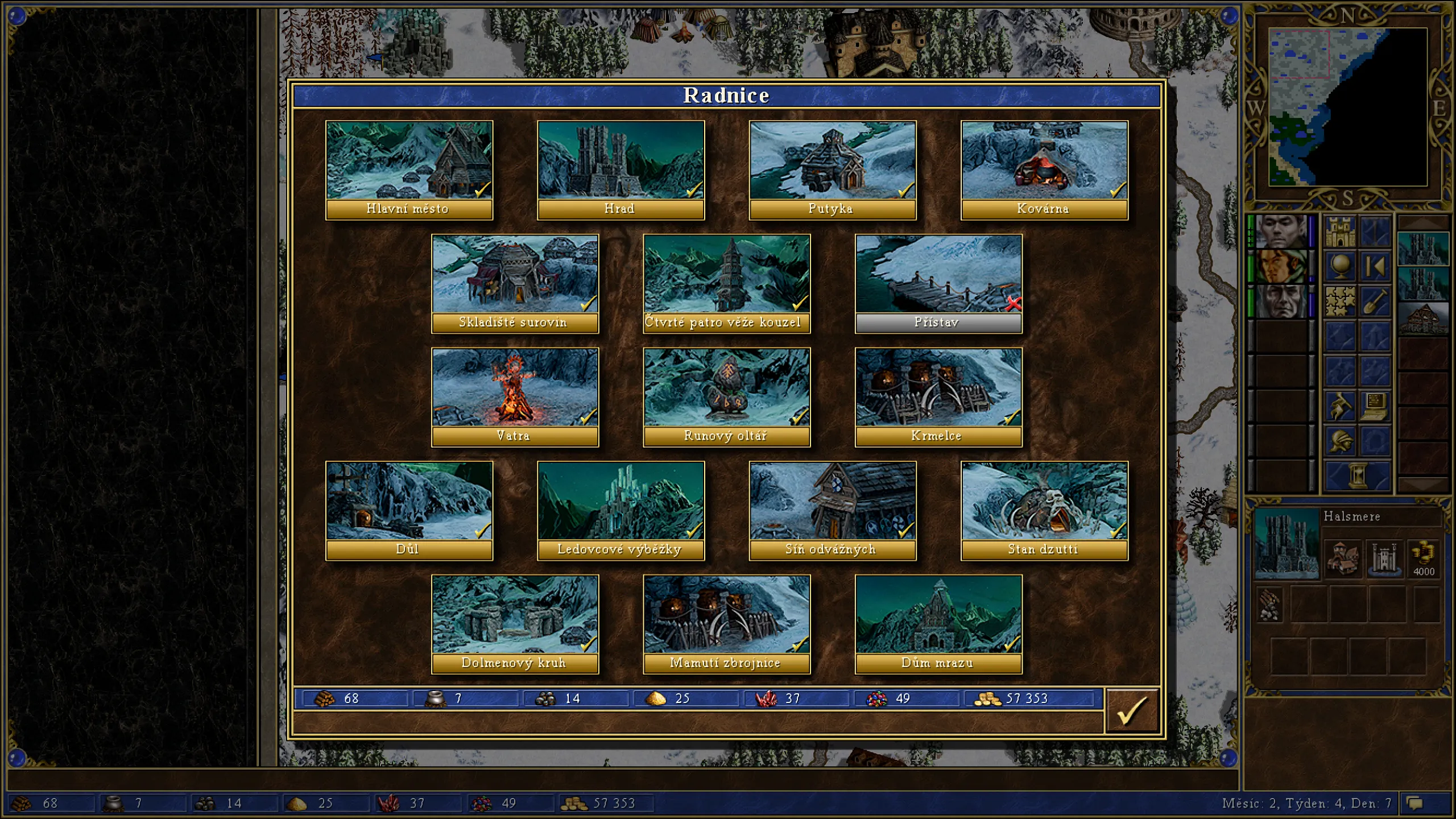Open system options via computer icon
This screenshot has height=819, width=1456.
(1374, 407)
